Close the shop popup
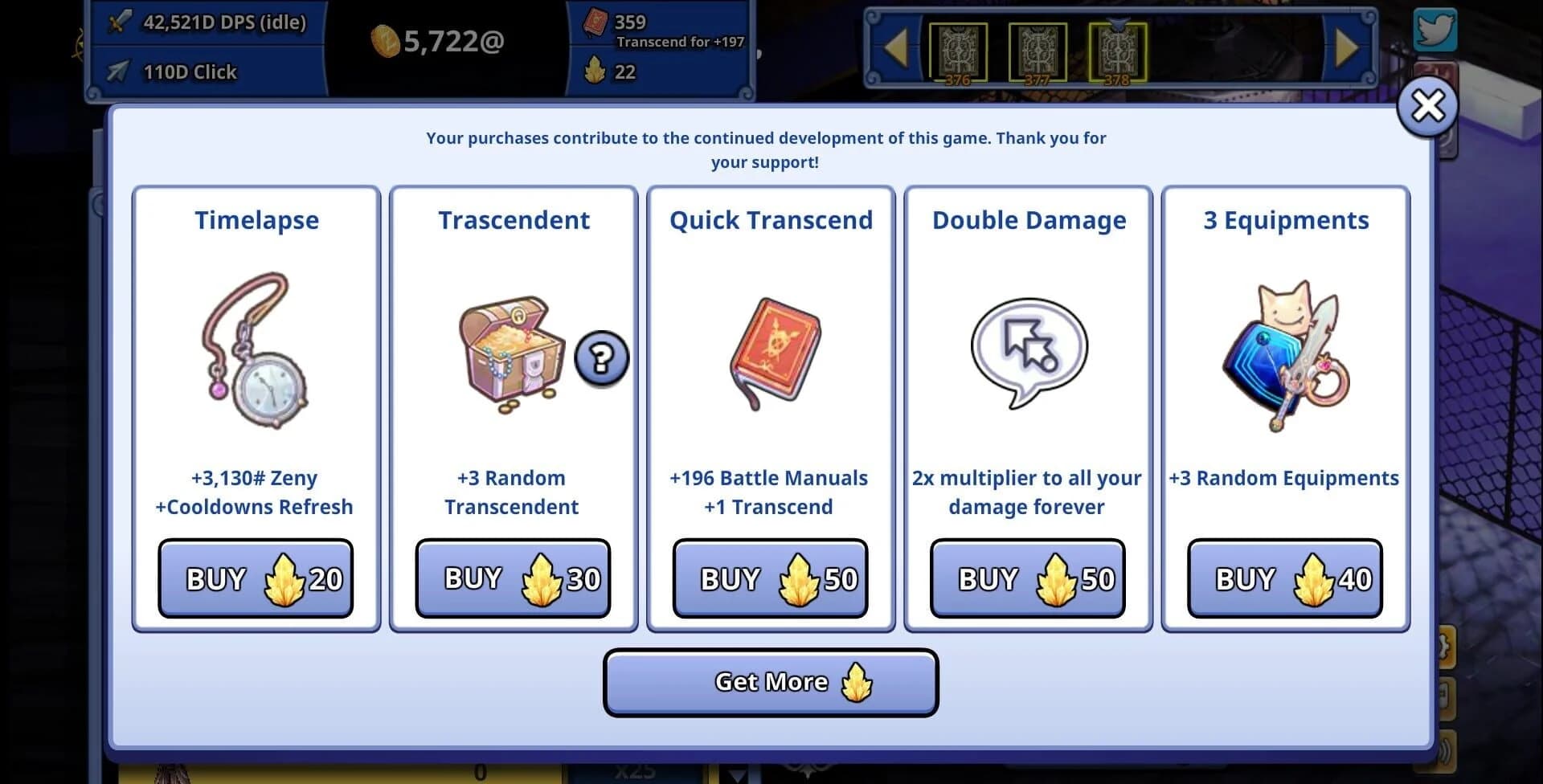Viewport: 1543px width, 784px height. 1427,105
